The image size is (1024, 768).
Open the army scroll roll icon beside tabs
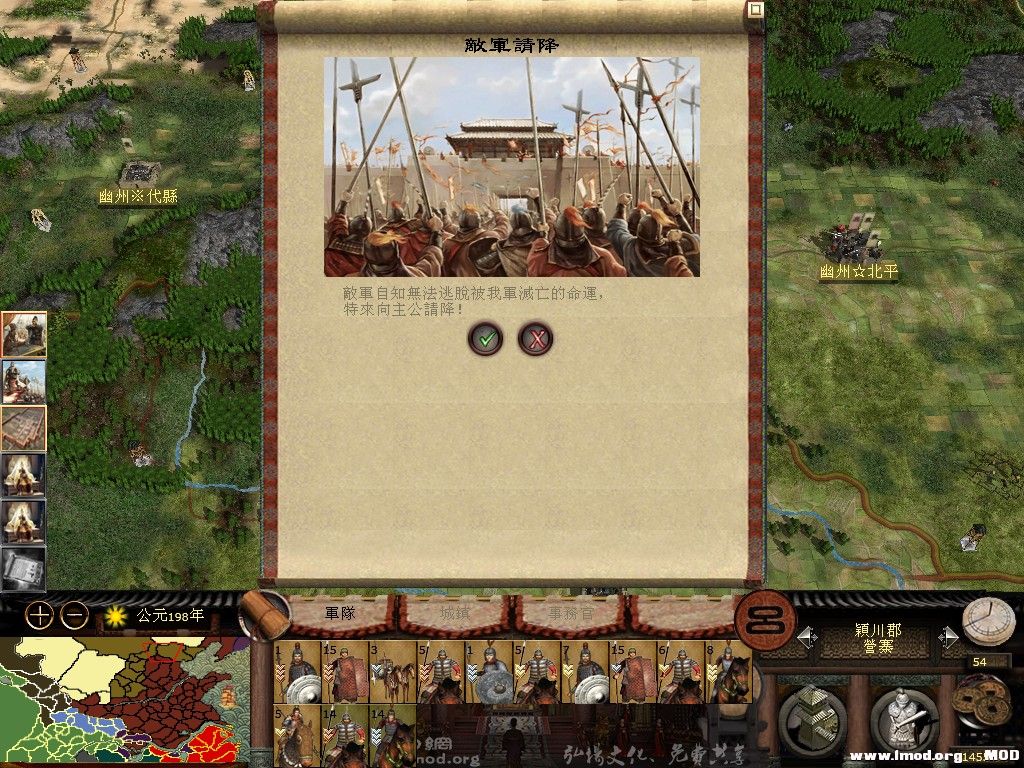[x=264, y=613]
